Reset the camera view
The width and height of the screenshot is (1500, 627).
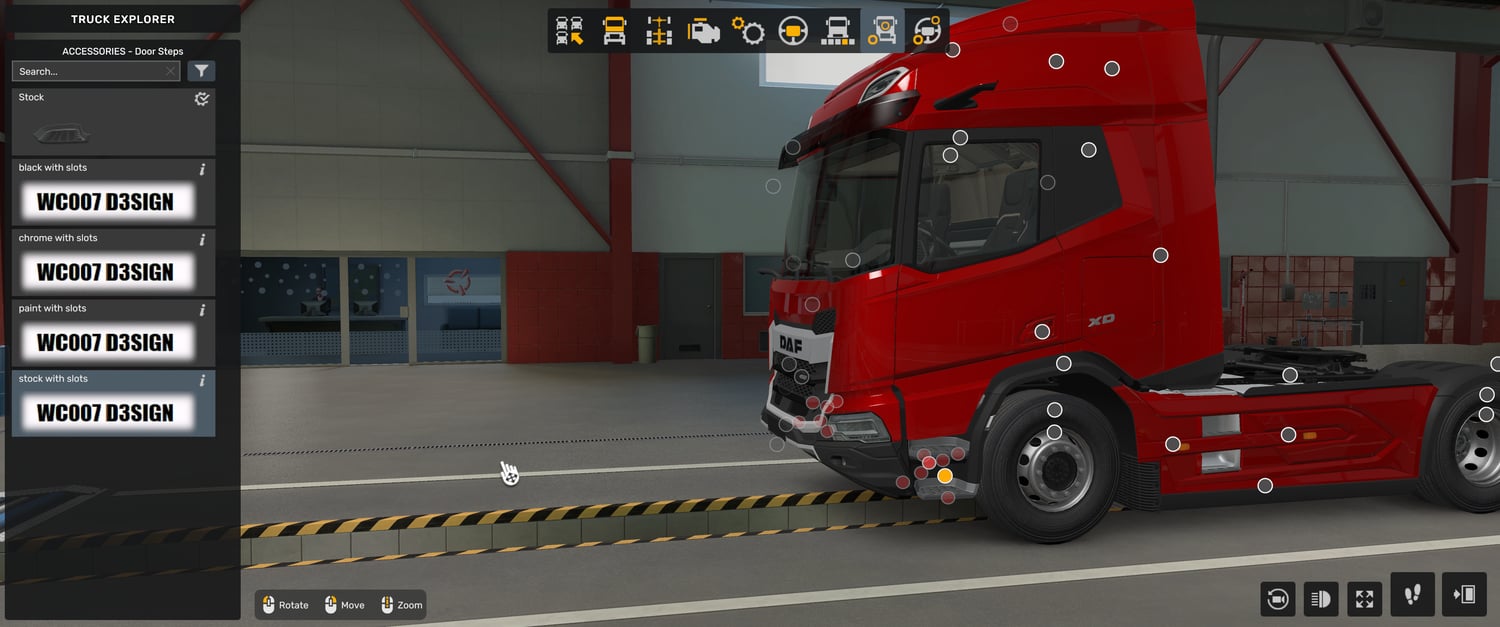coord(1277,598)
